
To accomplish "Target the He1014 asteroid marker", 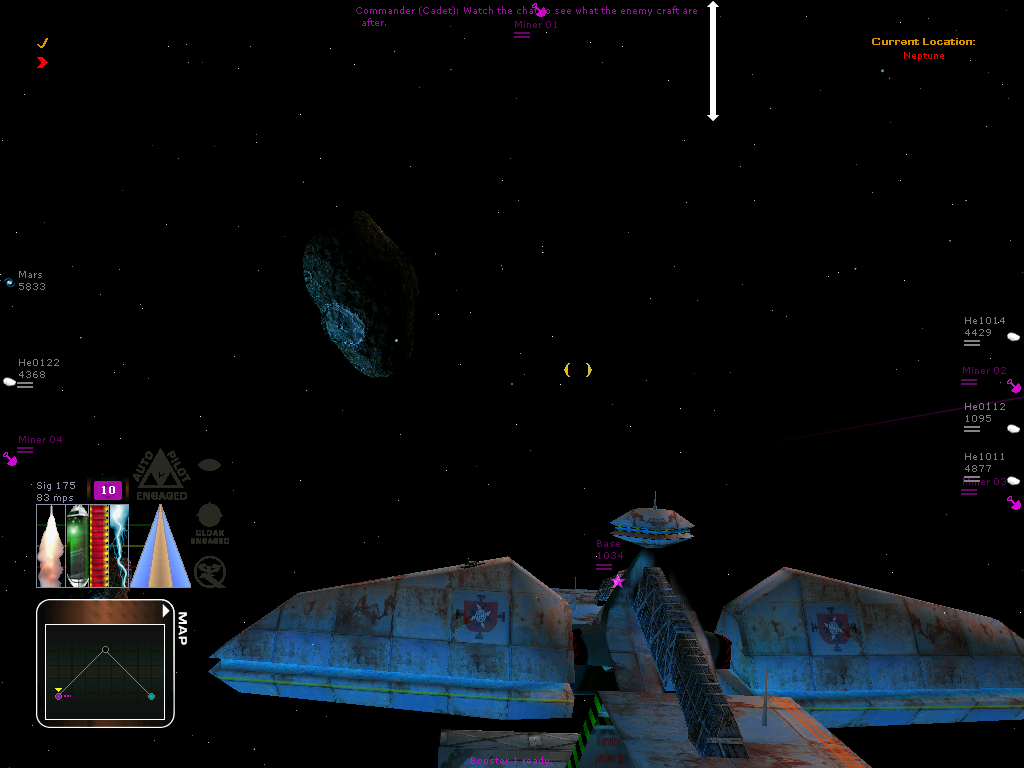I will 1013,337.
